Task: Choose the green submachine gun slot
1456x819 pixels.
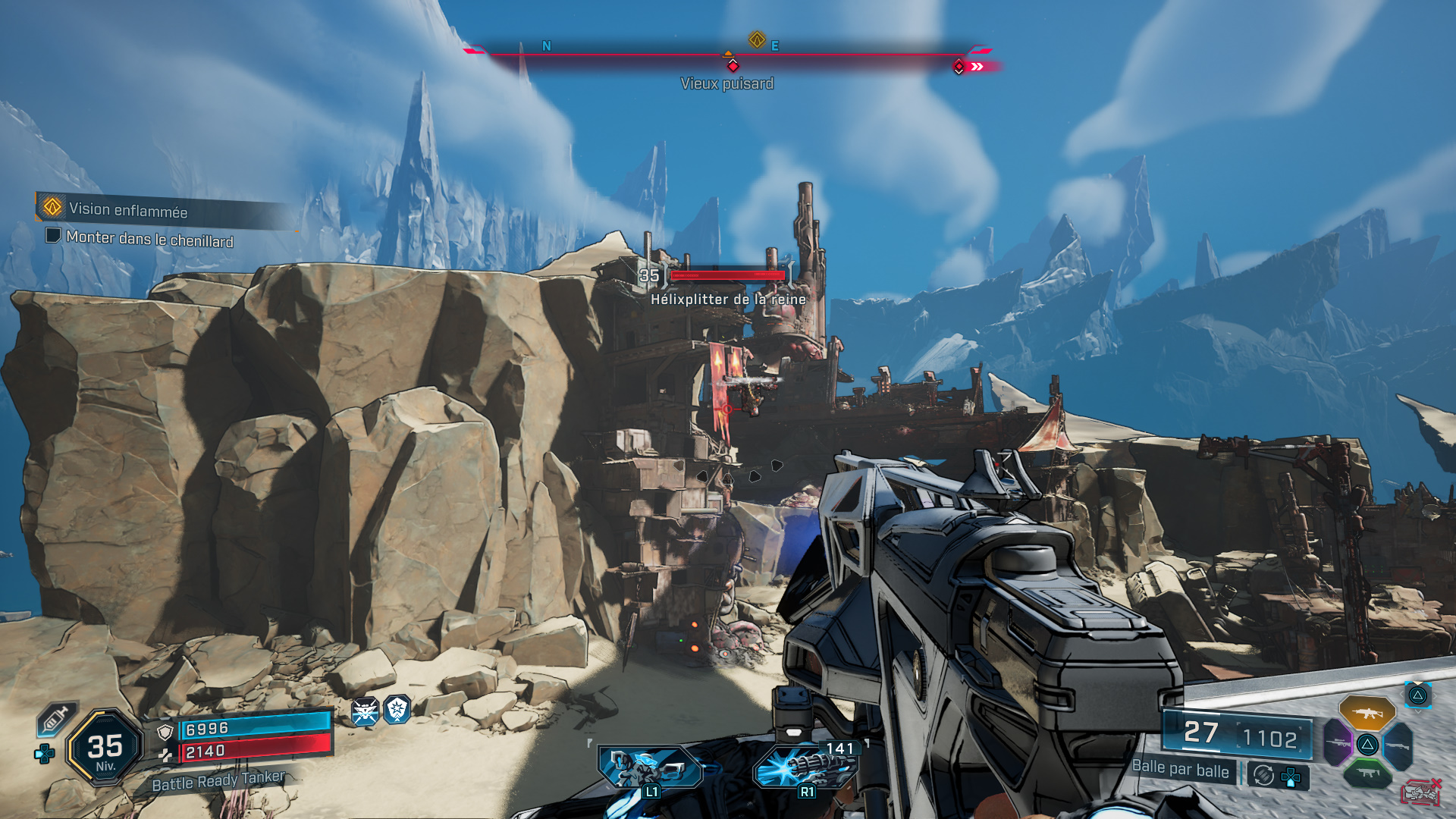Action: point(1367,773)
